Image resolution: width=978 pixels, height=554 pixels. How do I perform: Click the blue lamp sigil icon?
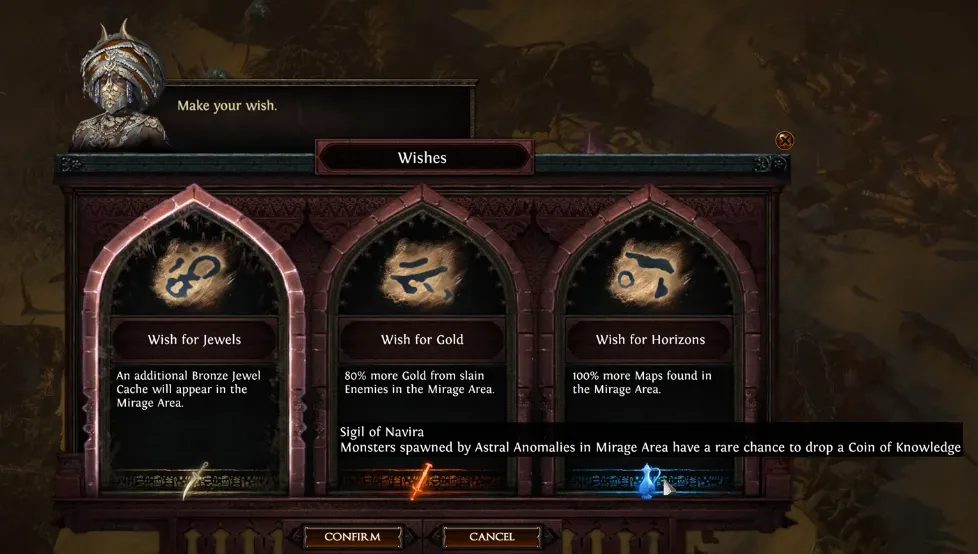[x=651, y=481]
